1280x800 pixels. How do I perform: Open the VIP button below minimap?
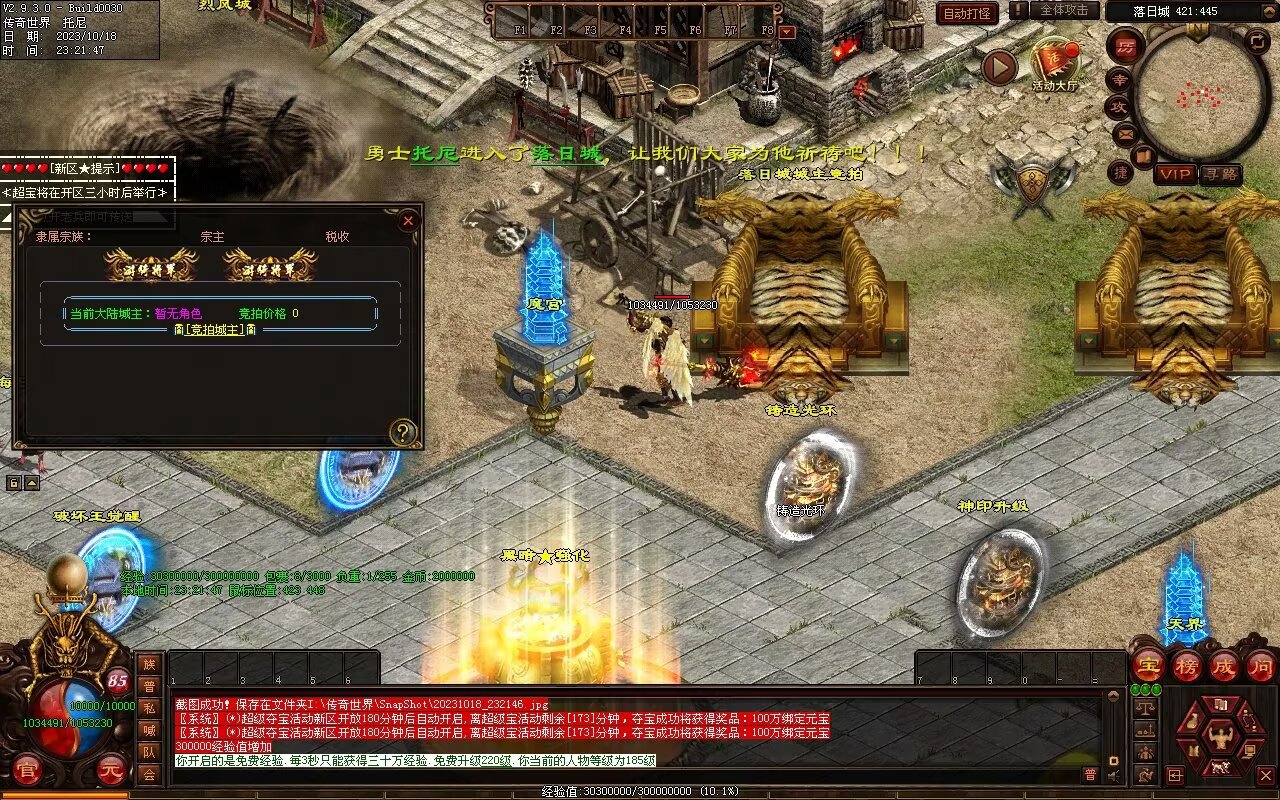pos(1176,174)
